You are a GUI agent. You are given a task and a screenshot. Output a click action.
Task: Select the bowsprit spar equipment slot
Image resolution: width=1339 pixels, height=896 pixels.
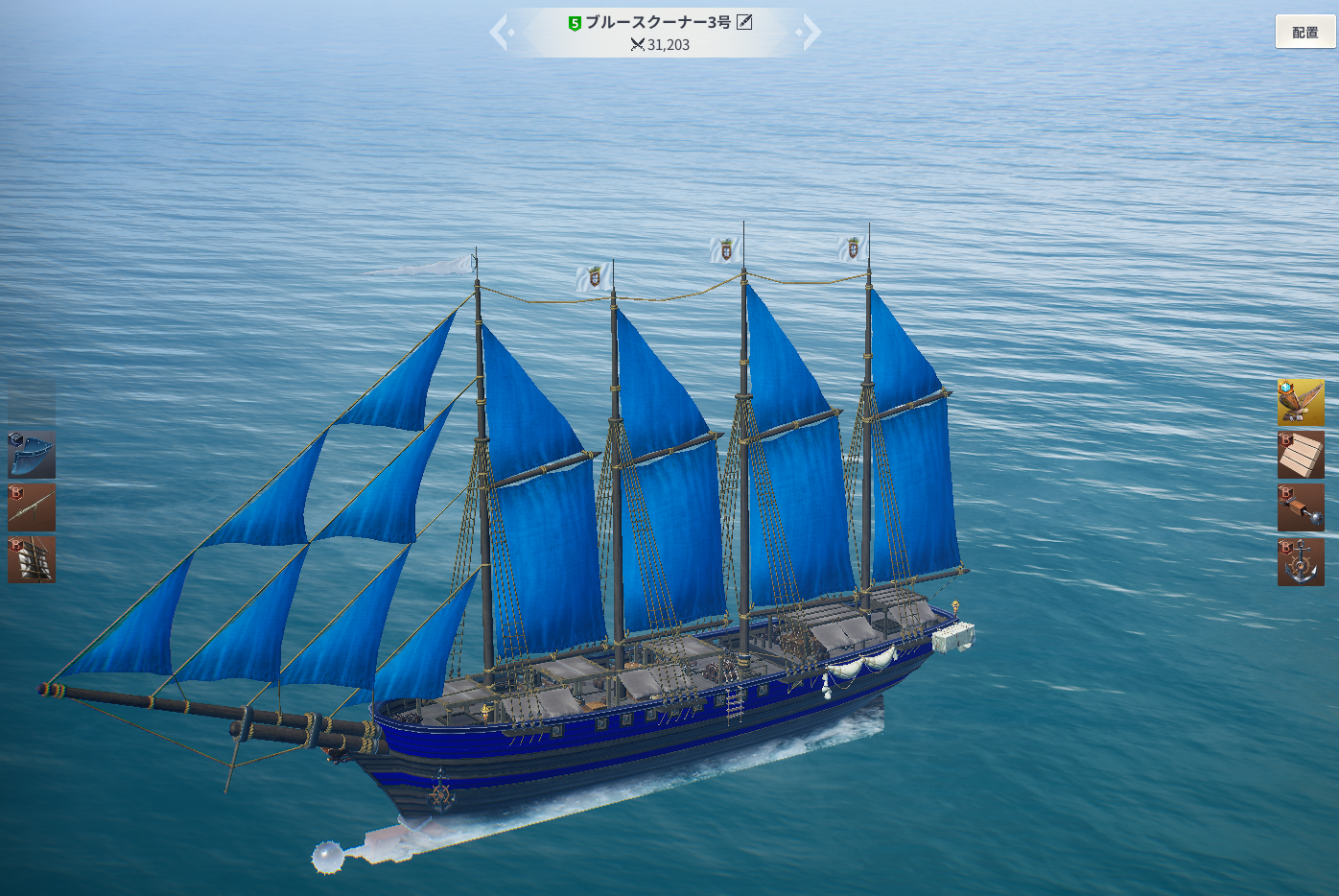pos(32,507)
